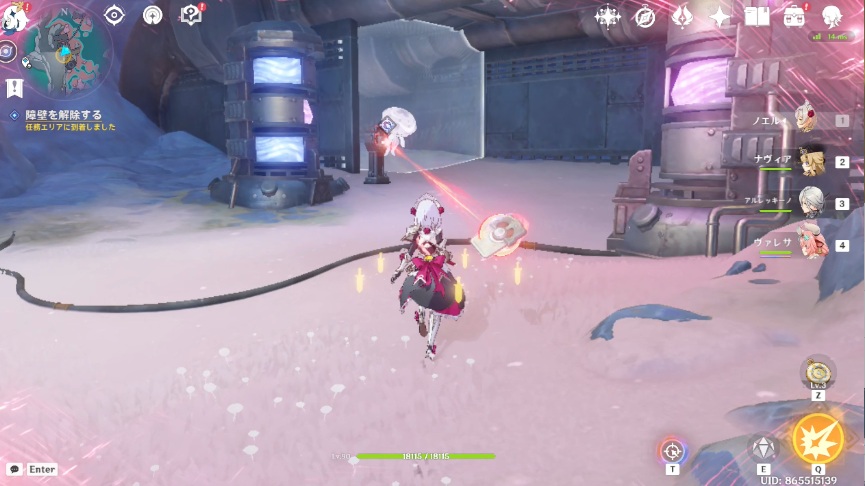Open the character head profile icon
The image size is (865, 486).
(x=831, y=16)
